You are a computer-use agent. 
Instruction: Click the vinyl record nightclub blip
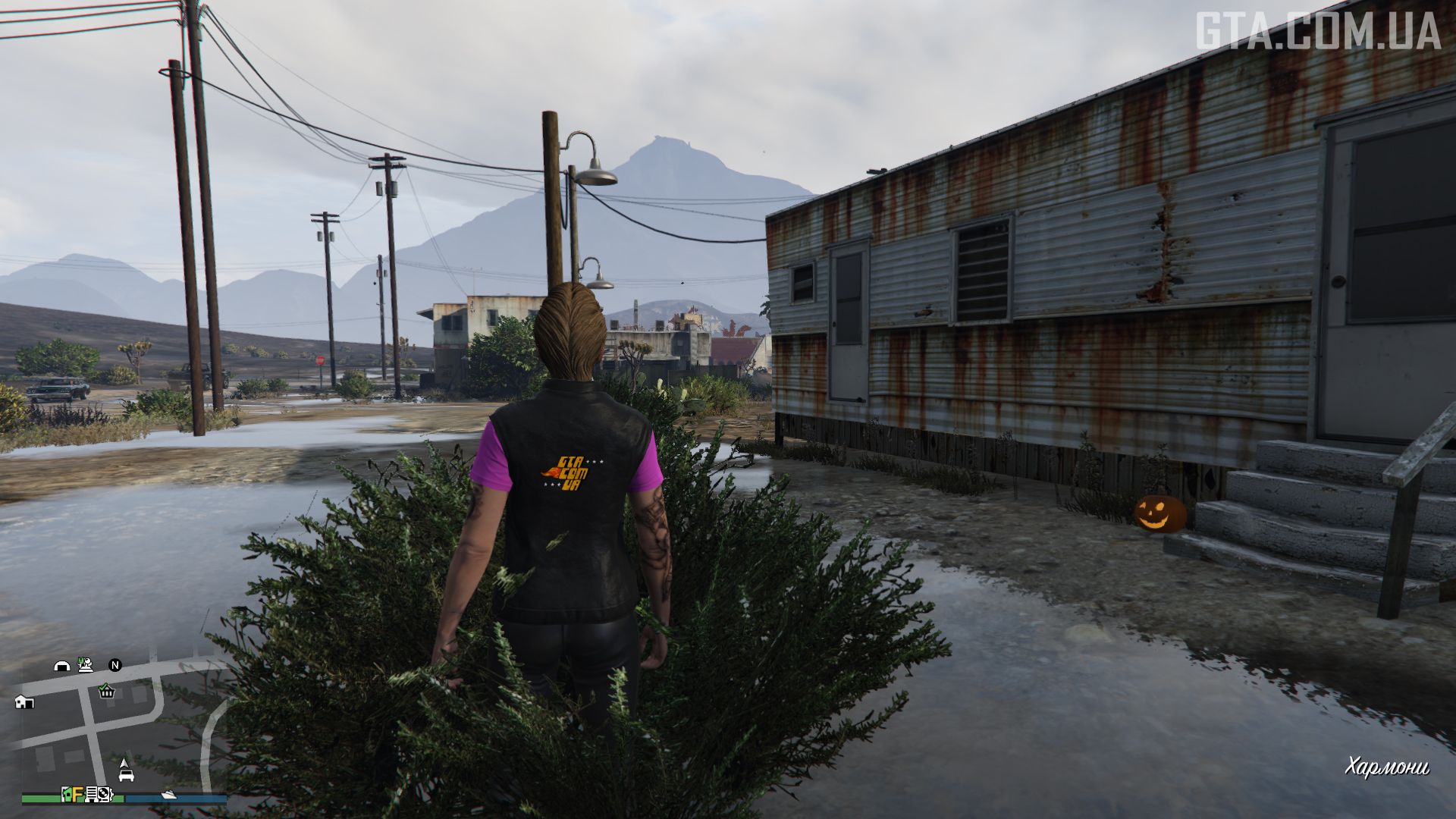pyautogui.click(x=105, y=794)
